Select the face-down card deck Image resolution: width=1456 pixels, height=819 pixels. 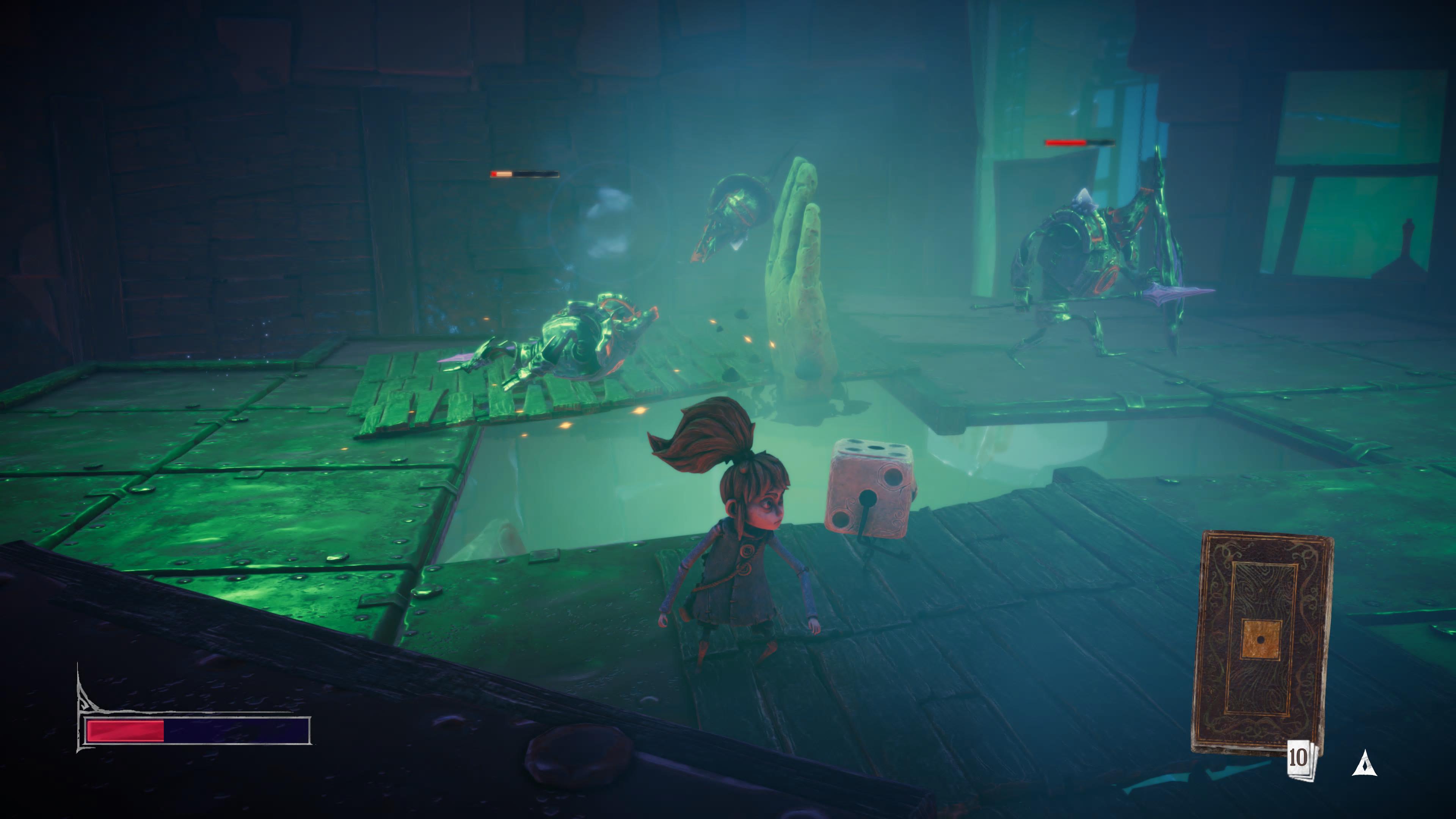[1261, 642]
